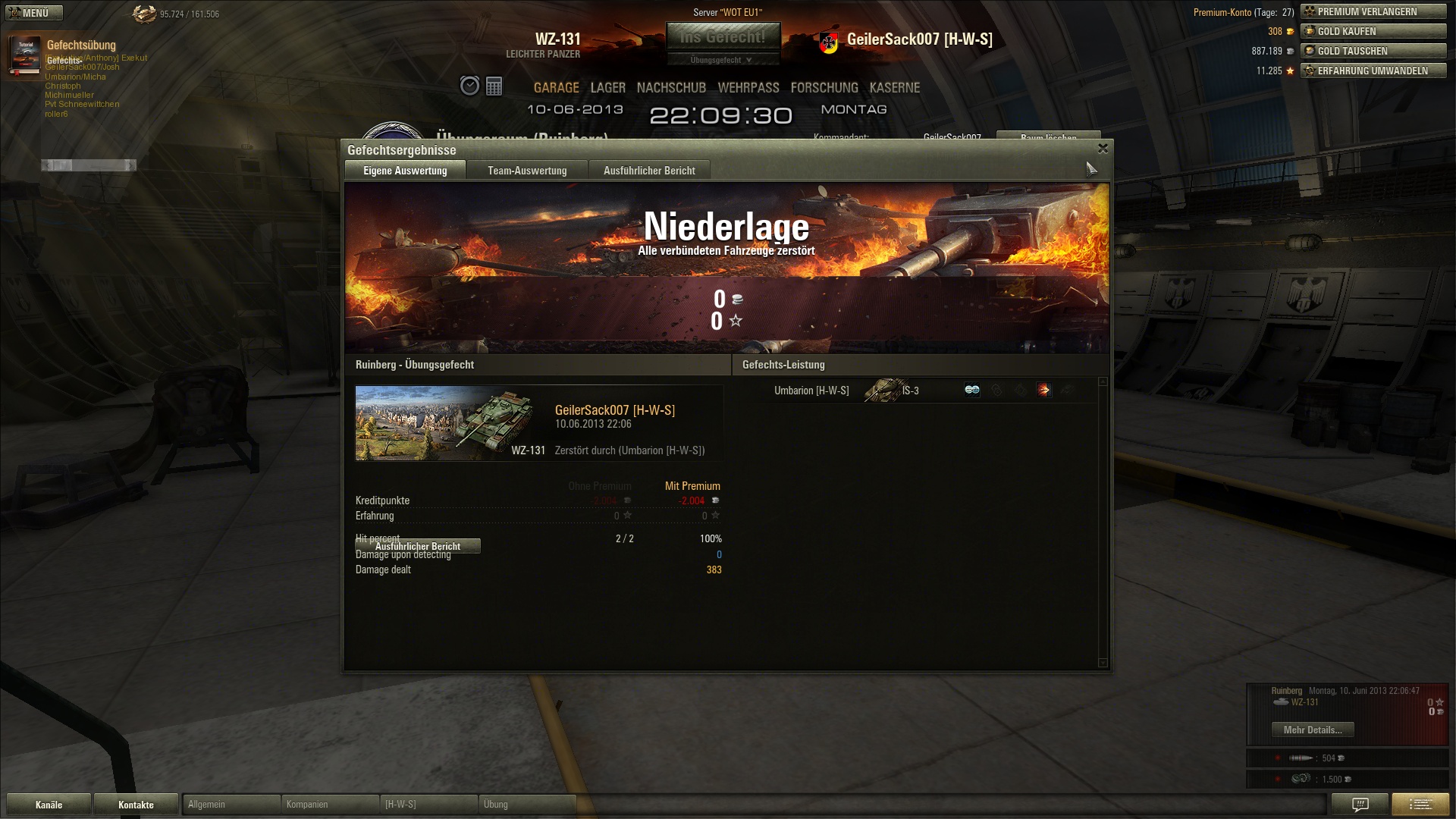Click Premium verlängern button
This screenshot has height=819, width=1456.
(x=1373, y=11)
